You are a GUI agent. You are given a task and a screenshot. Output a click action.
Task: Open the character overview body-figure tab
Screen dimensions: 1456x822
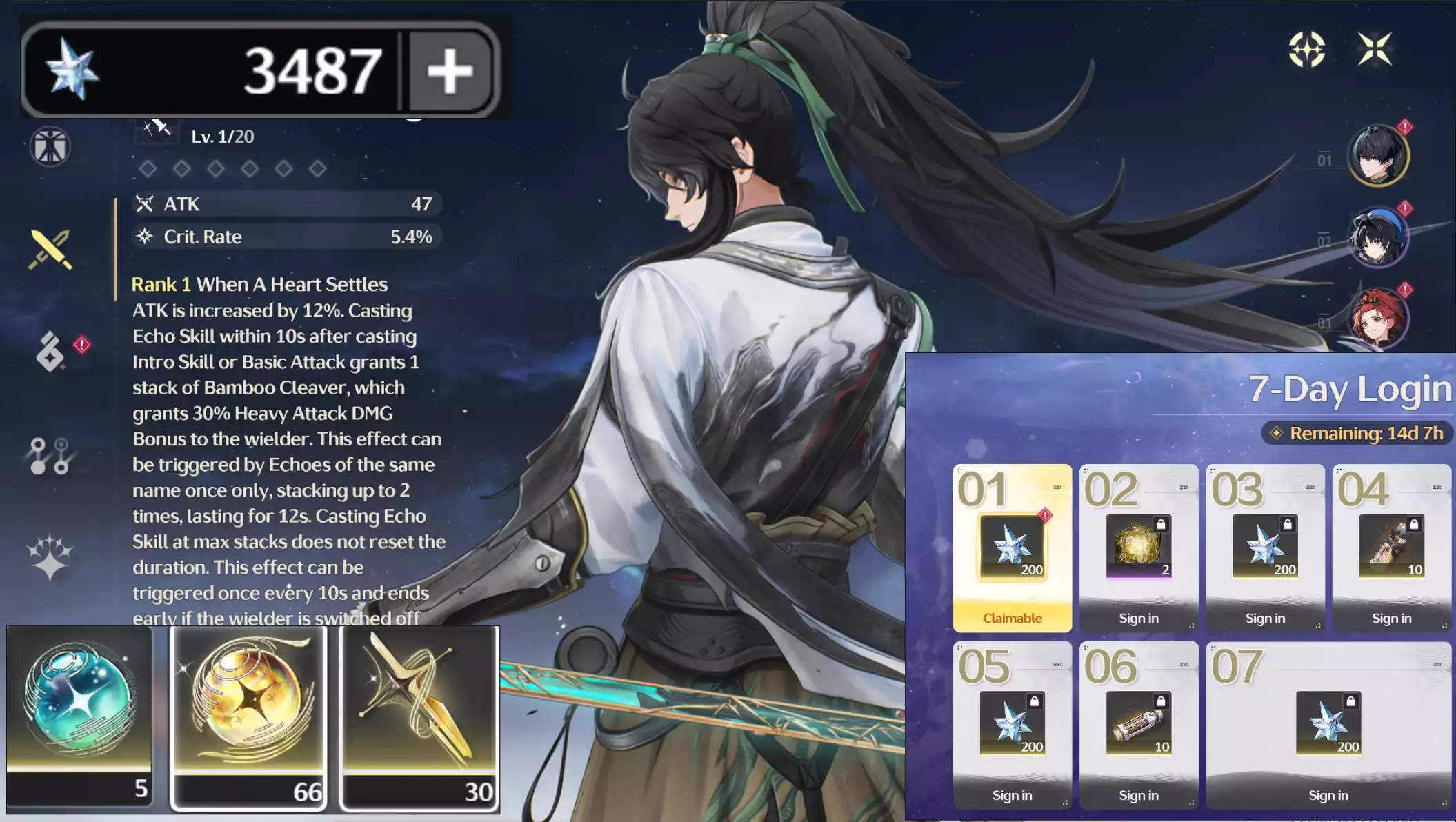click(50, 146)
